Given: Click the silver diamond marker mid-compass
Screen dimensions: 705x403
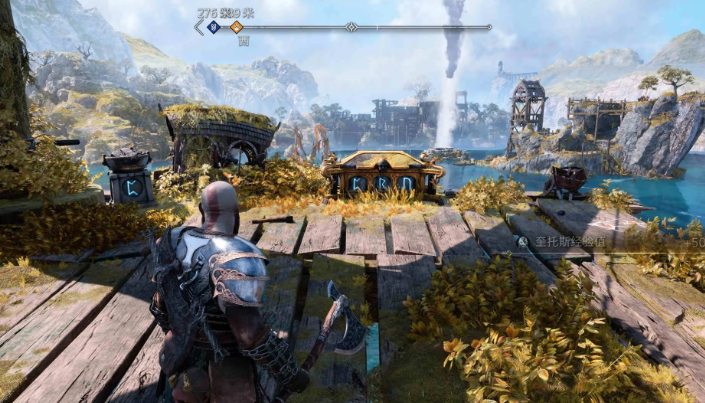Looking at the screenshot, I should [x=351, y=27].
